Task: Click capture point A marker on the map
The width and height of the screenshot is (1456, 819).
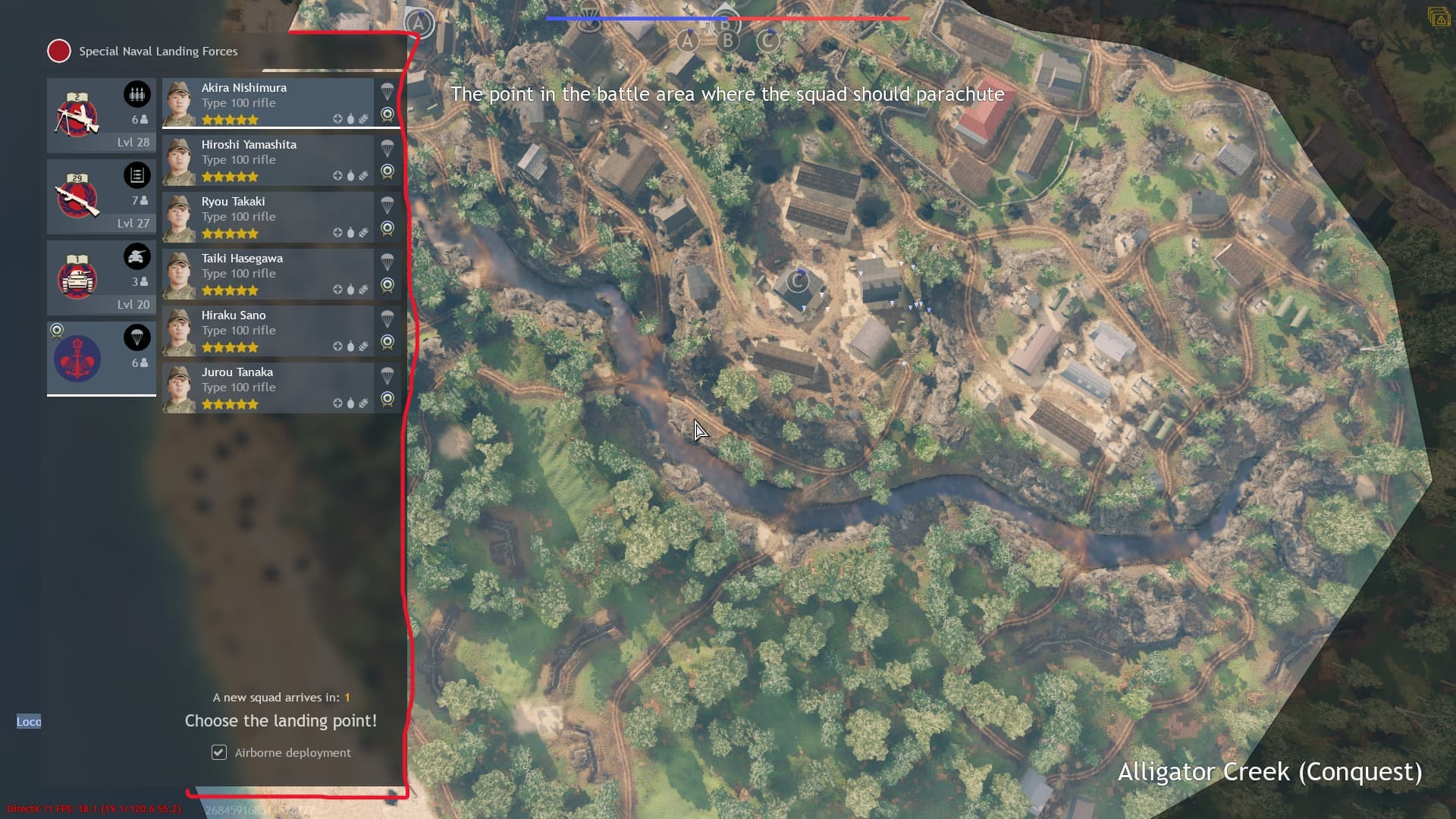Action: [x=687, y=42]
